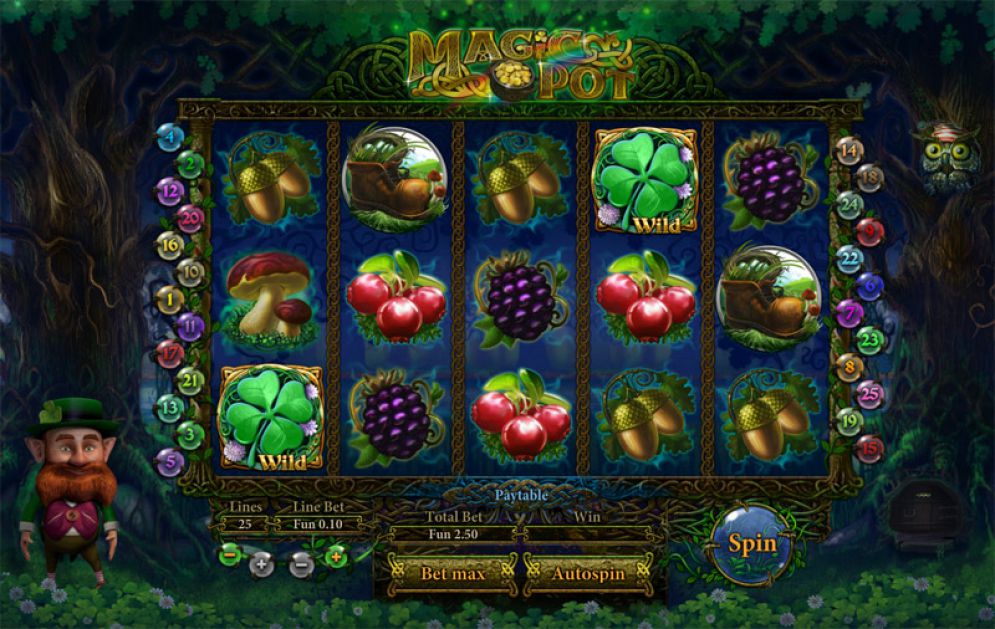The height and width of the screenshot is (629, 995).
Task: Click payline orb number 22
Action: click(849, 259)
